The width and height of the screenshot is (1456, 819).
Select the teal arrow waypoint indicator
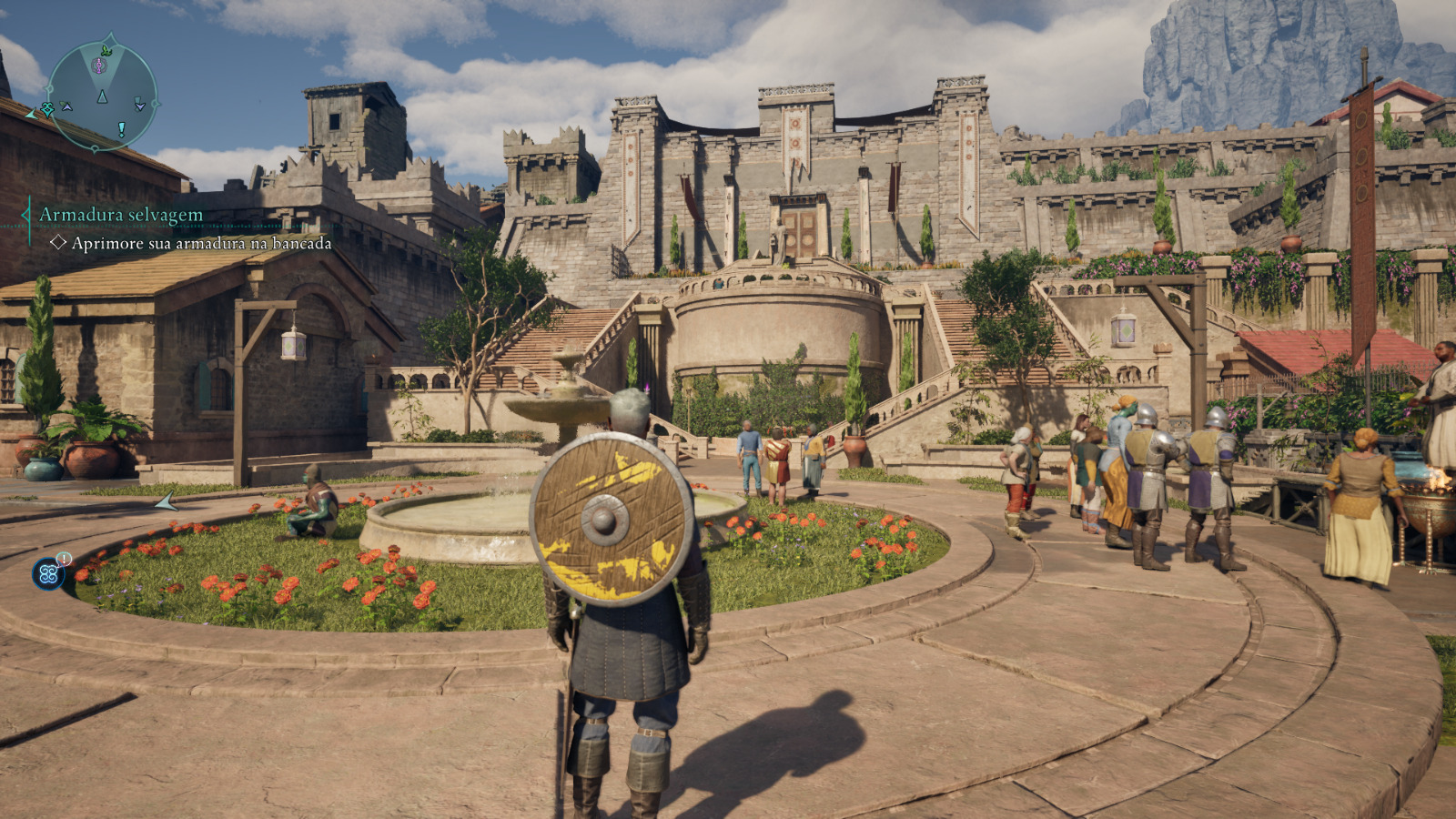tap(166, 501)
